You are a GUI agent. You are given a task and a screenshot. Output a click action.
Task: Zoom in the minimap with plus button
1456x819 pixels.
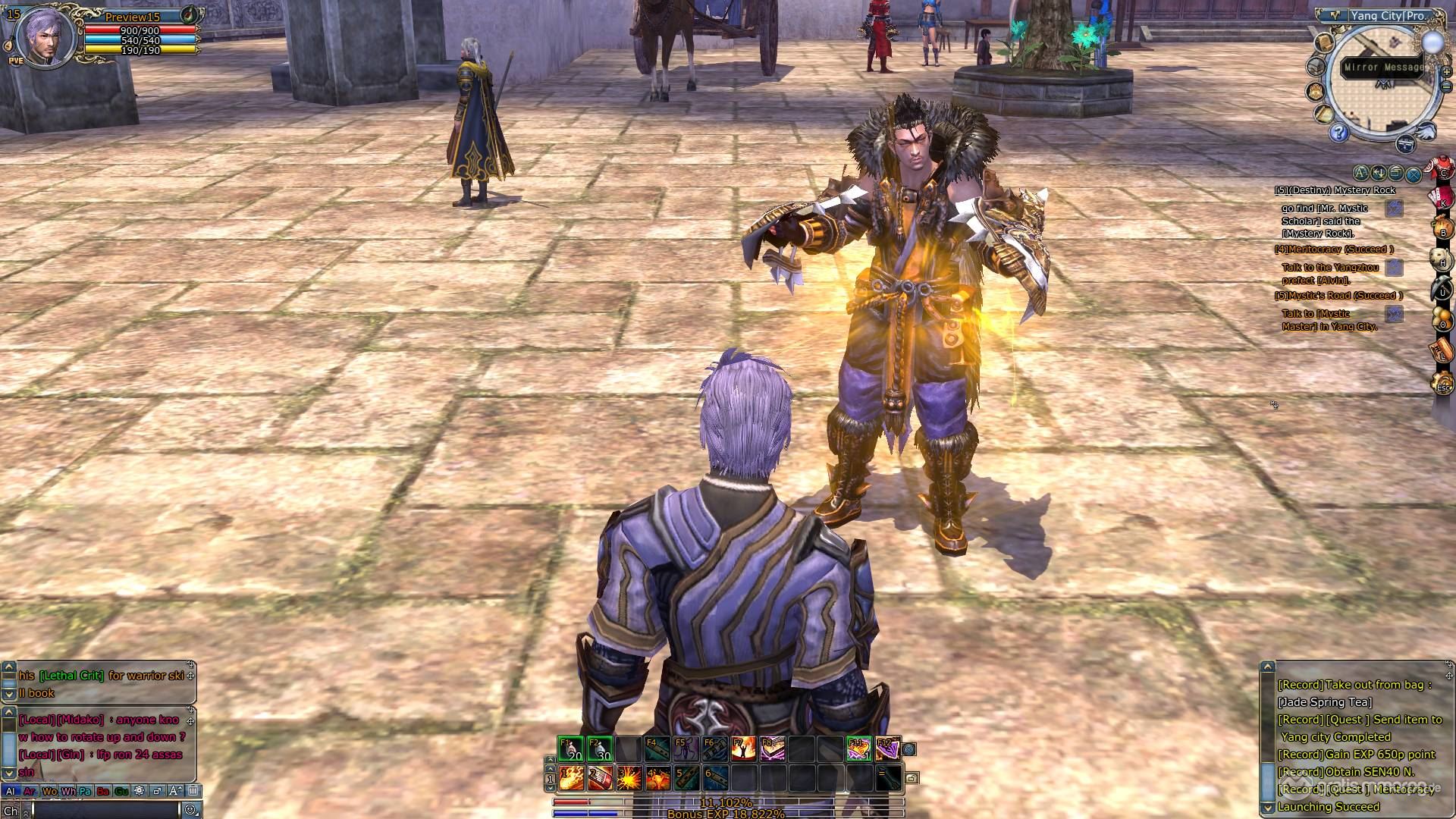[1446, 72]
